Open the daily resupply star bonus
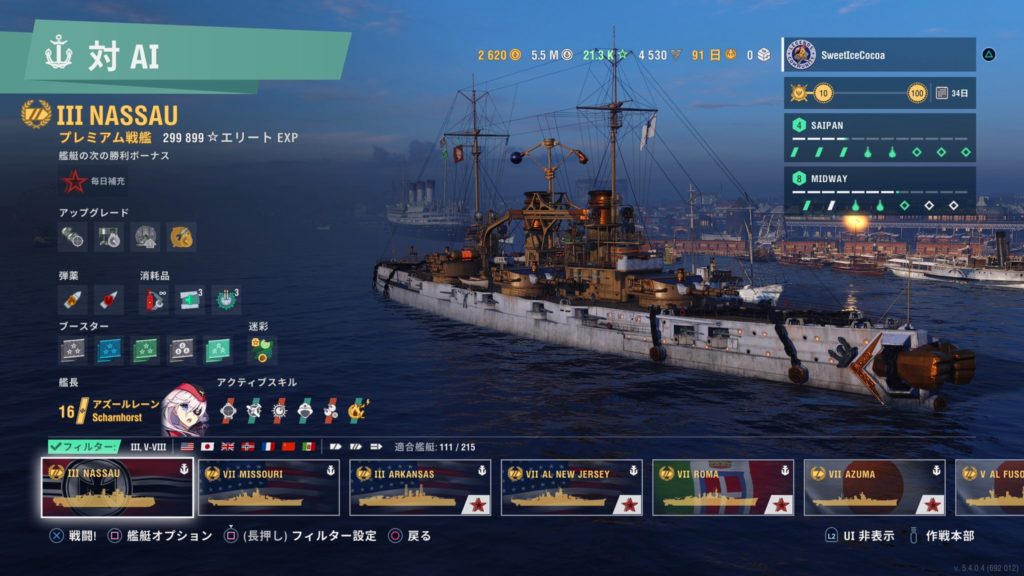 click(73, 182)
